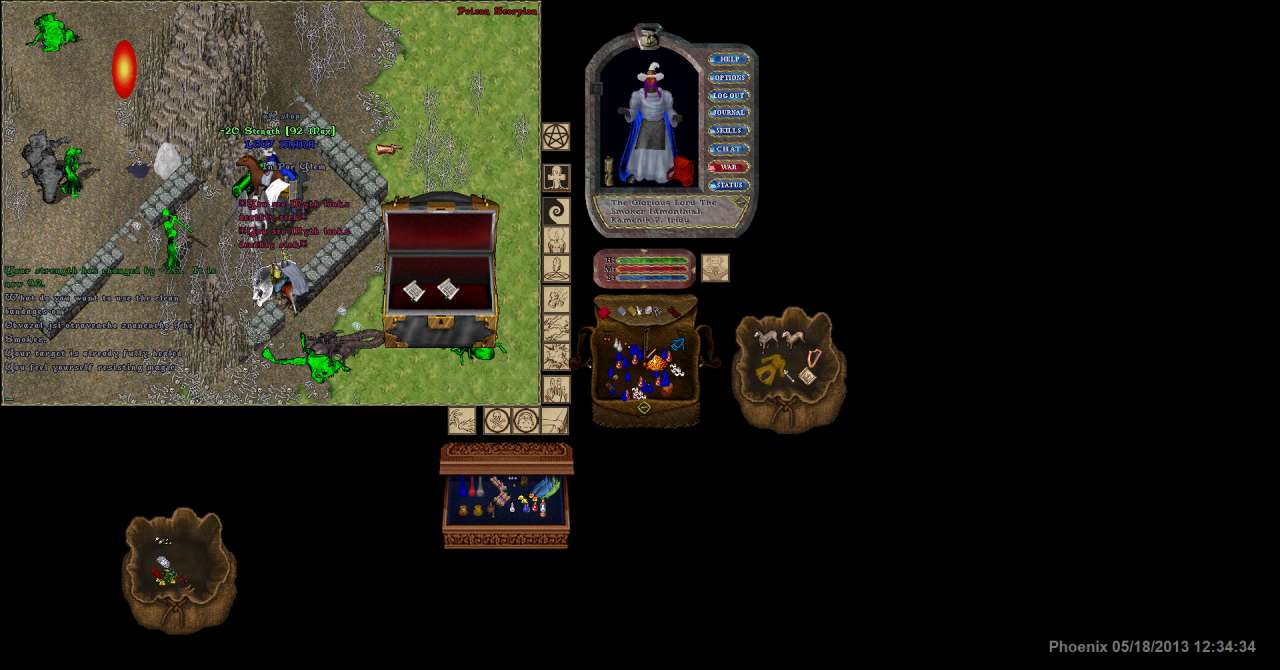Open the Options window

coord(729,77)
